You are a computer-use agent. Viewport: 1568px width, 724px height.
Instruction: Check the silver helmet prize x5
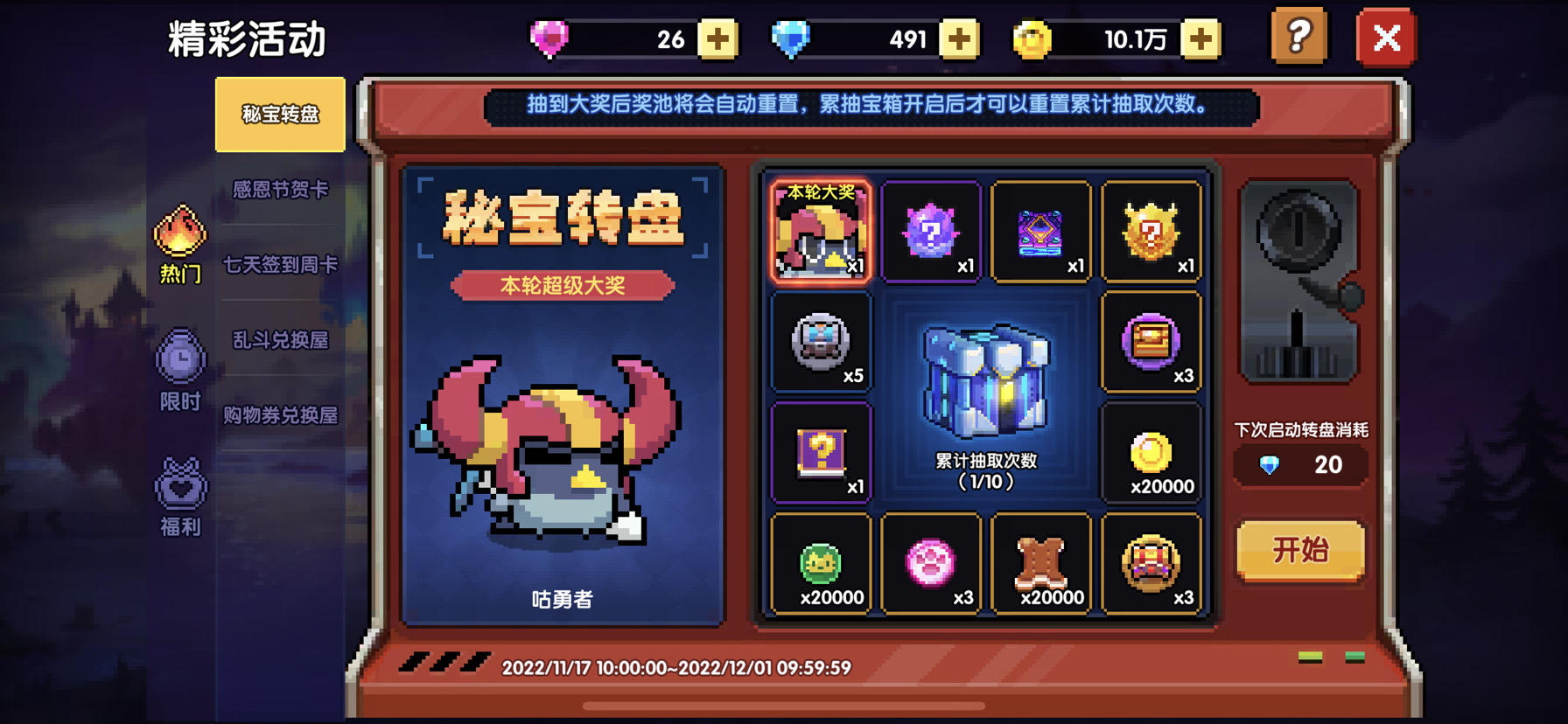click(x=821, y=342)
